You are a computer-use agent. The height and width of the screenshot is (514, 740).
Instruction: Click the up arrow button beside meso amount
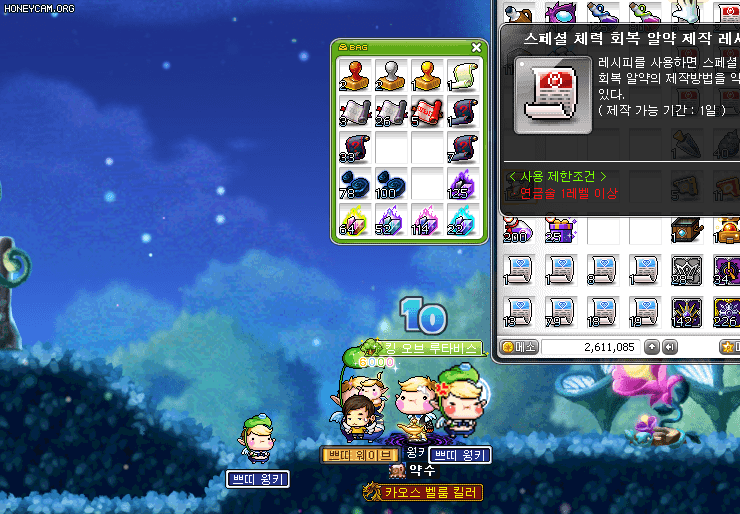pos(652,347)
